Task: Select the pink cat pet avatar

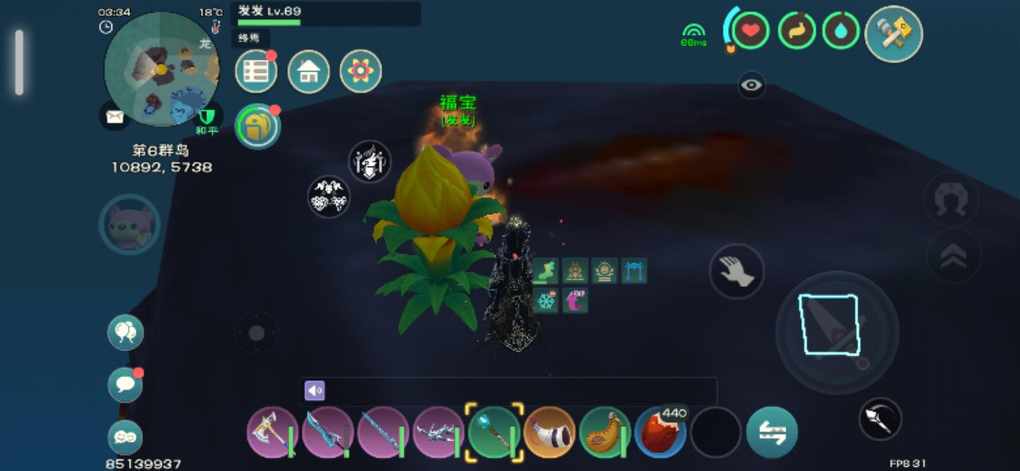Action: point(130,224)
